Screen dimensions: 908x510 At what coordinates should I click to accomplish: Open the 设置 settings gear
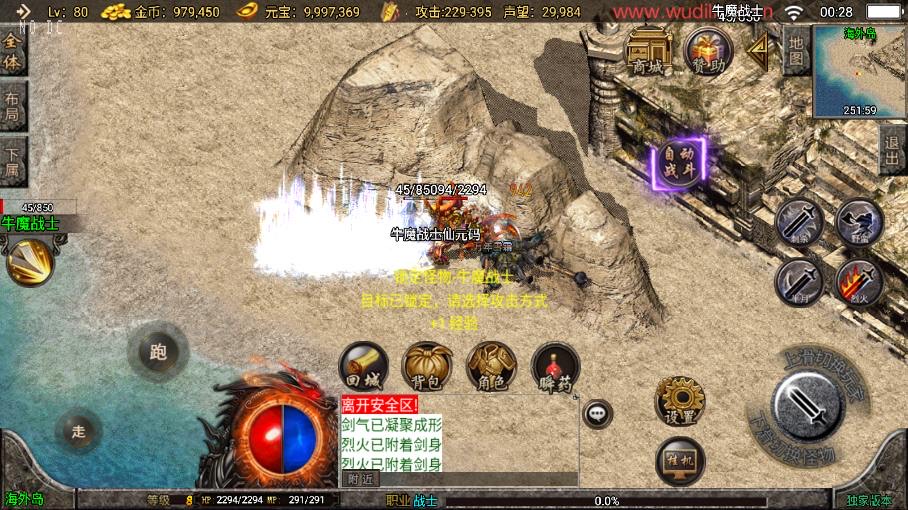tap(680, 401)
